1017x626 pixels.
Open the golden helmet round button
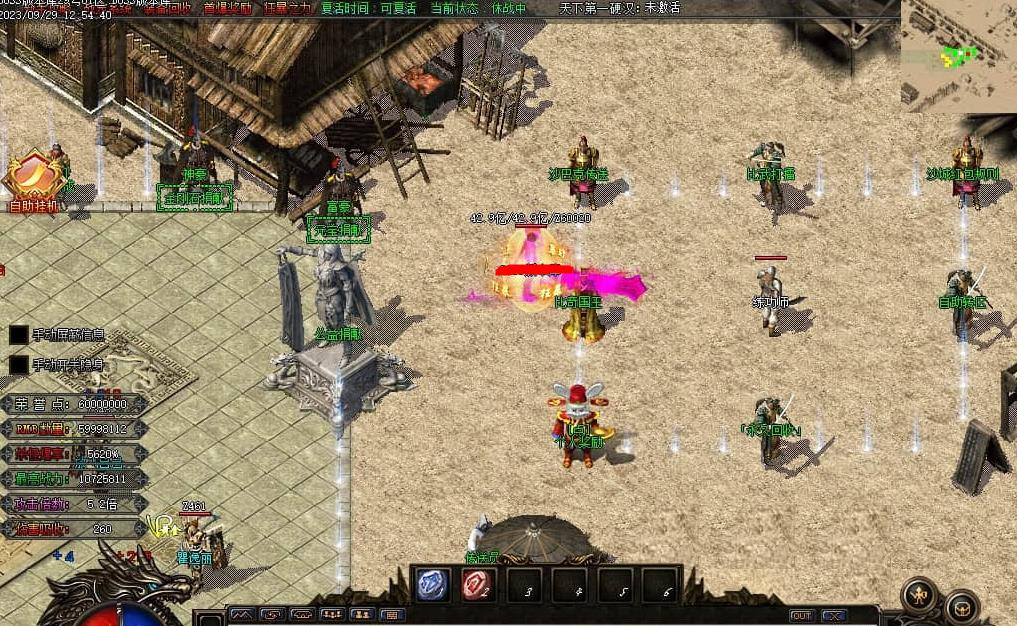click(961, 606)
